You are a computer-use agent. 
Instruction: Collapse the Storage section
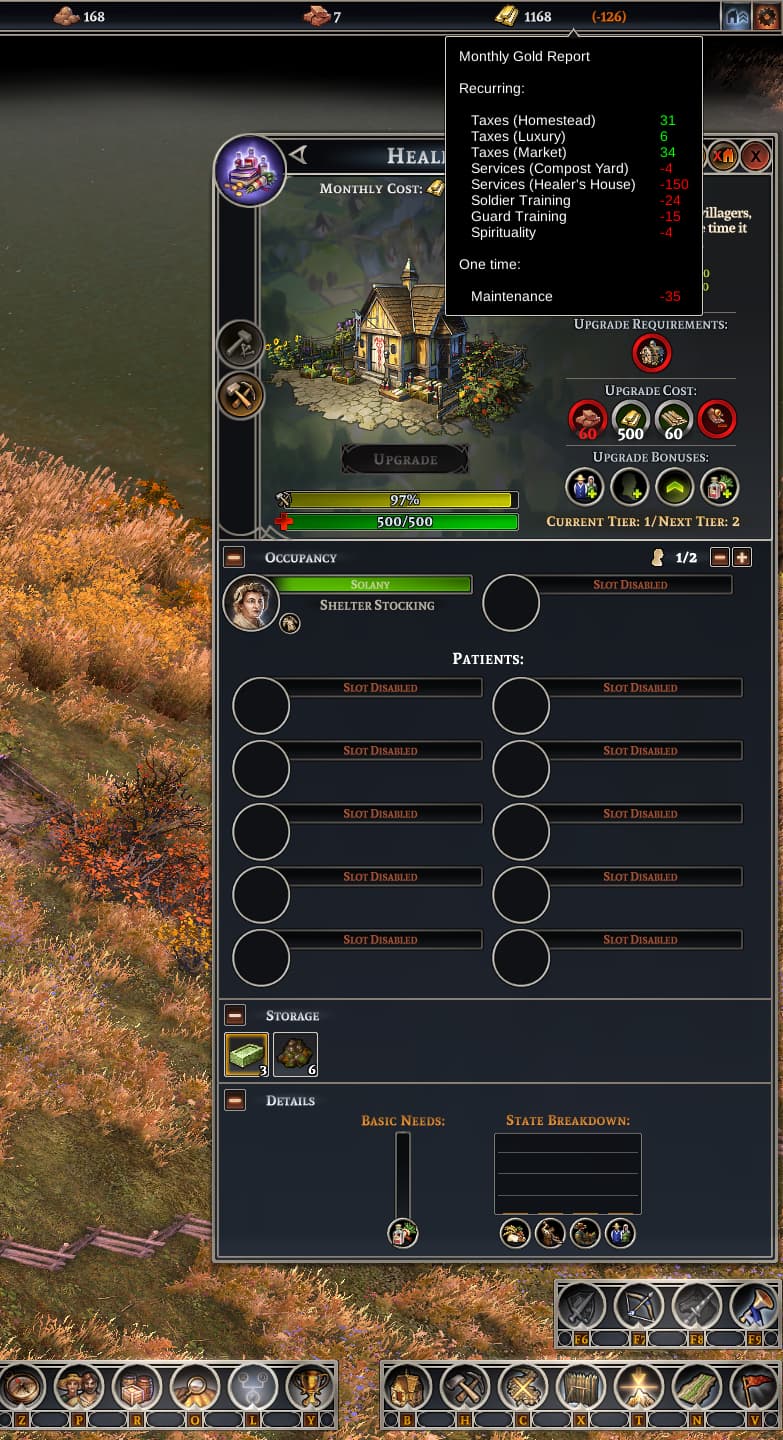click(x=234, y=1015)
